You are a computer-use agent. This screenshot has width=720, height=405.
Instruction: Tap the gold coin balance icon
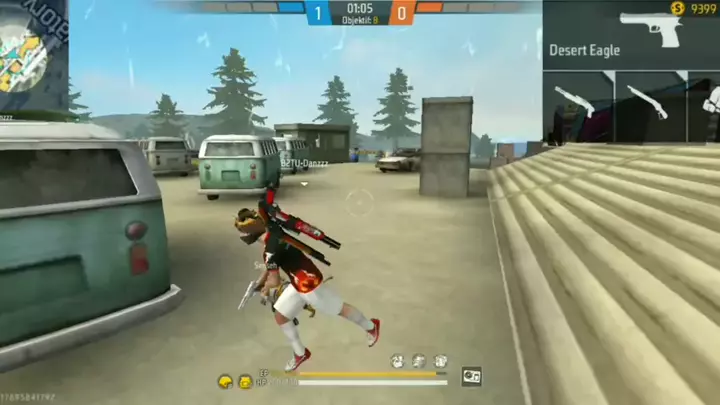coord(678,9)
